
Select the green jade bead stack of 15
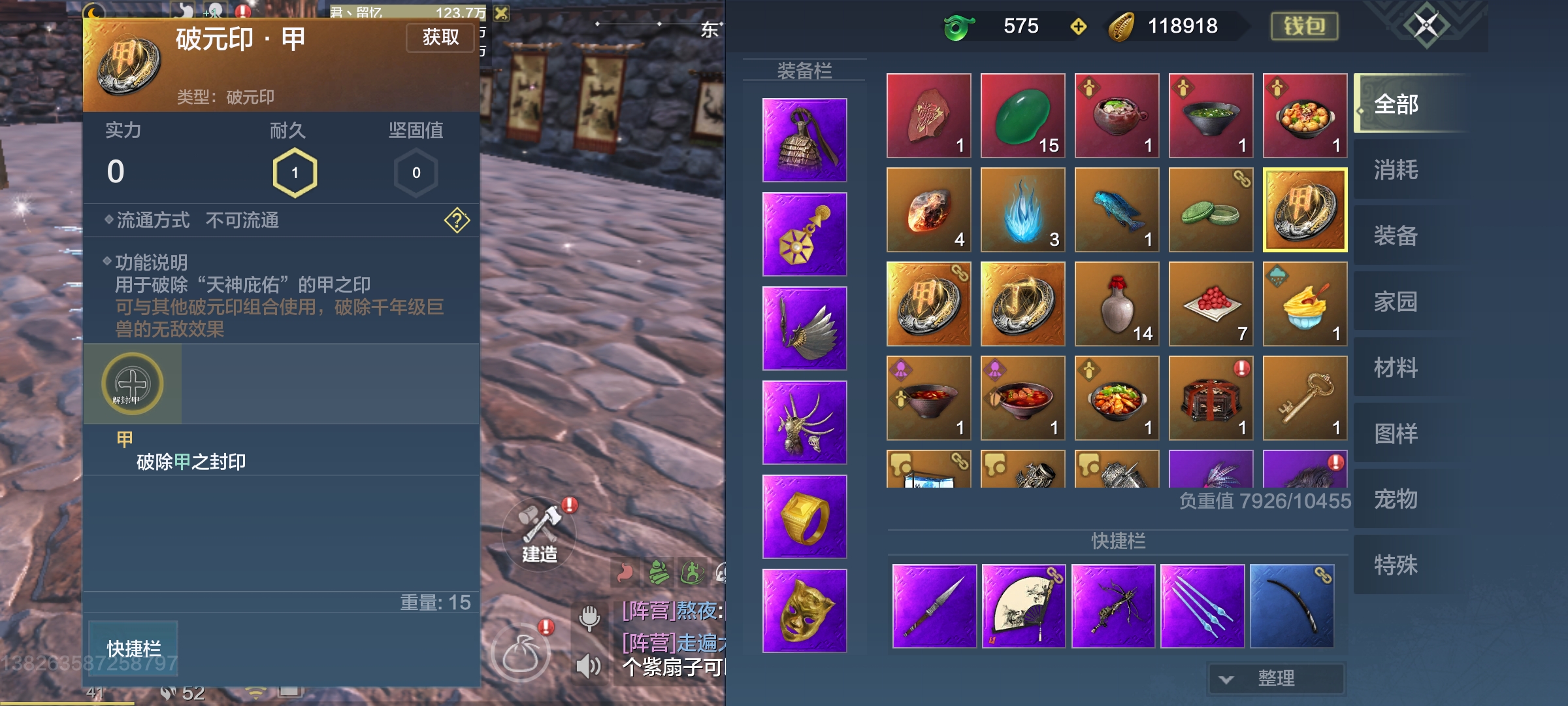(1022, 115)
